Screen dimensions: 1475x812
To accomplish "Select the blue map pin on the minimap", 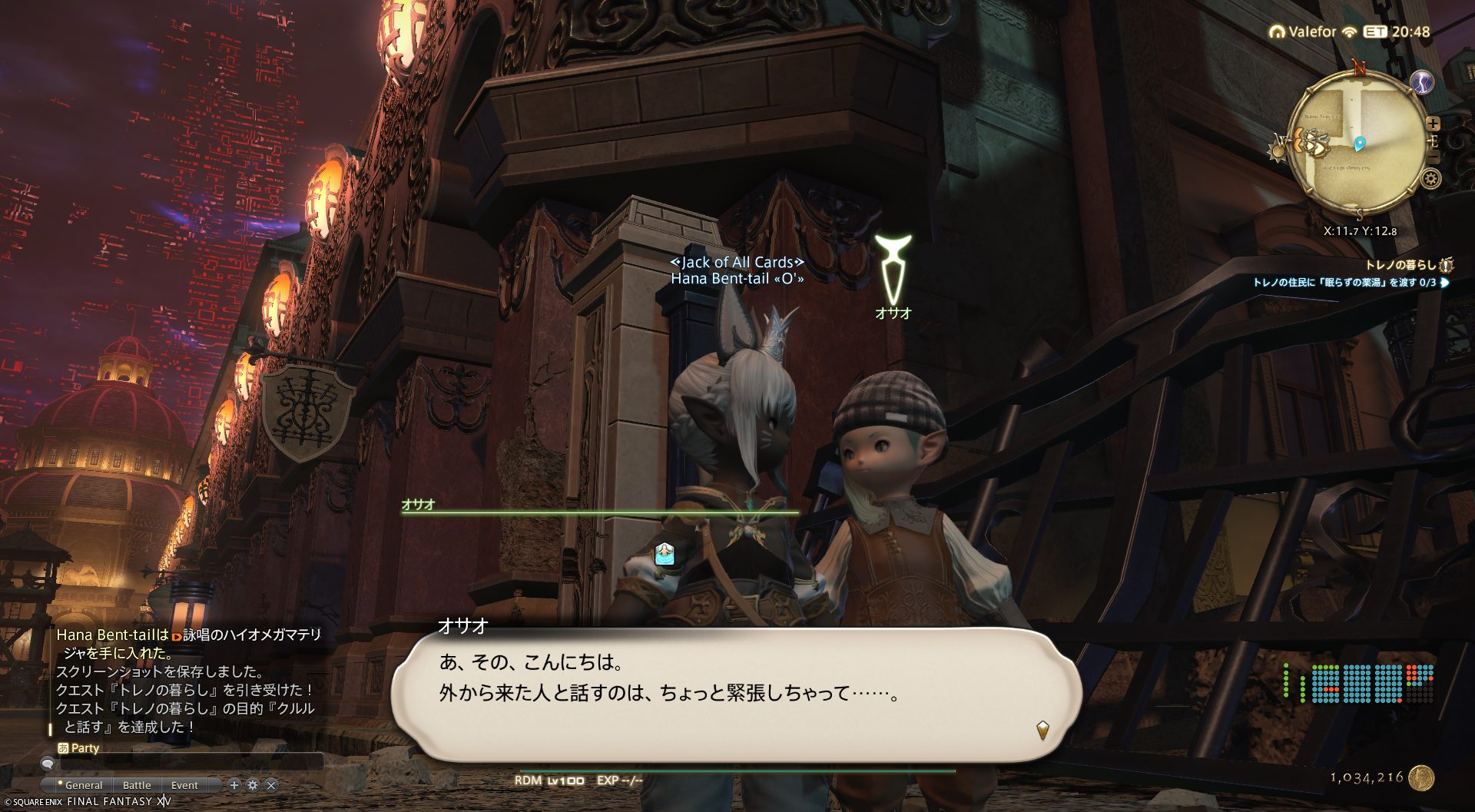I will (x=1359, y=144).
